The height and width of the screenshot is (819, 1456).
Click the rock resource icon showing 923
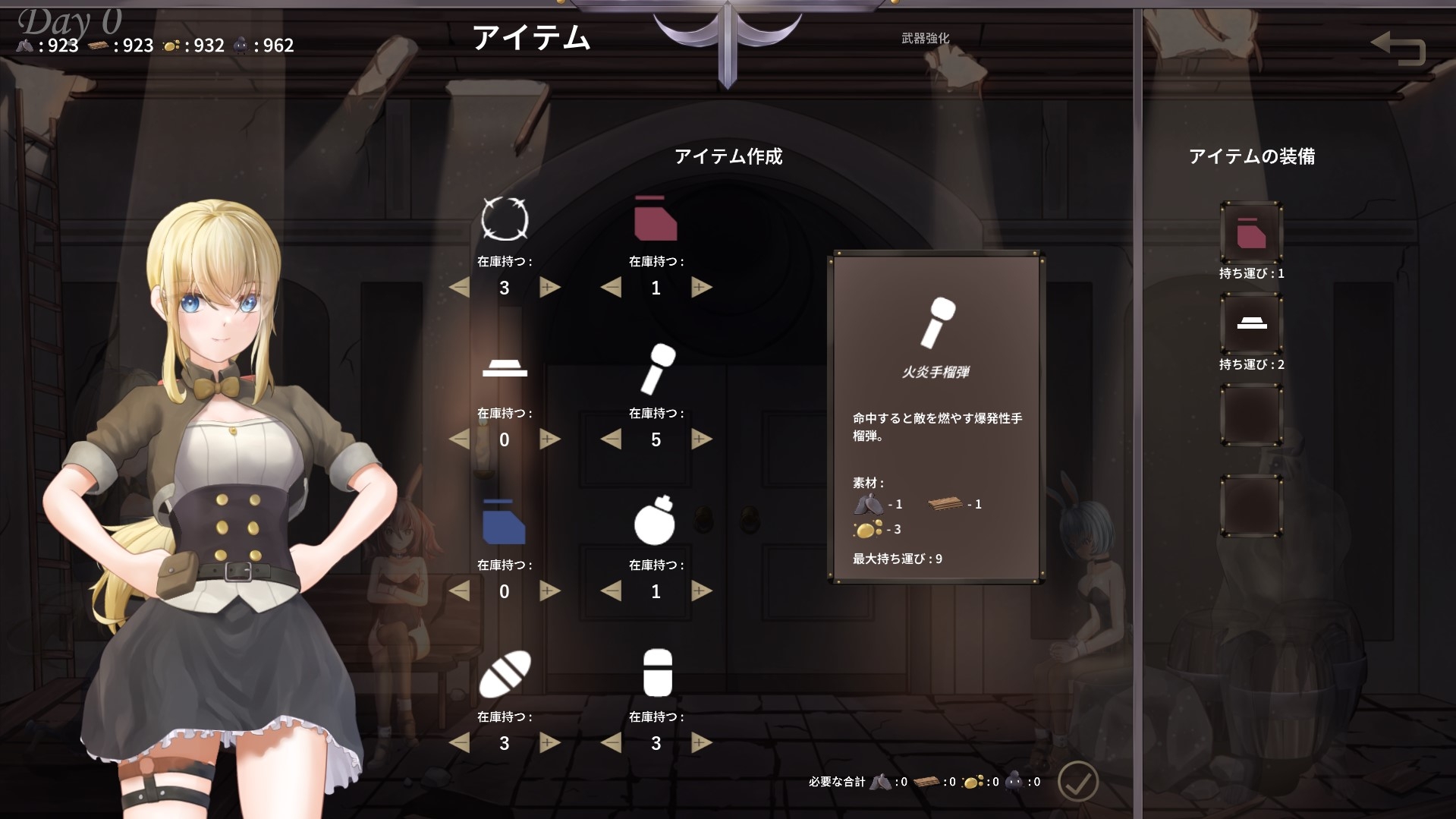25,46
